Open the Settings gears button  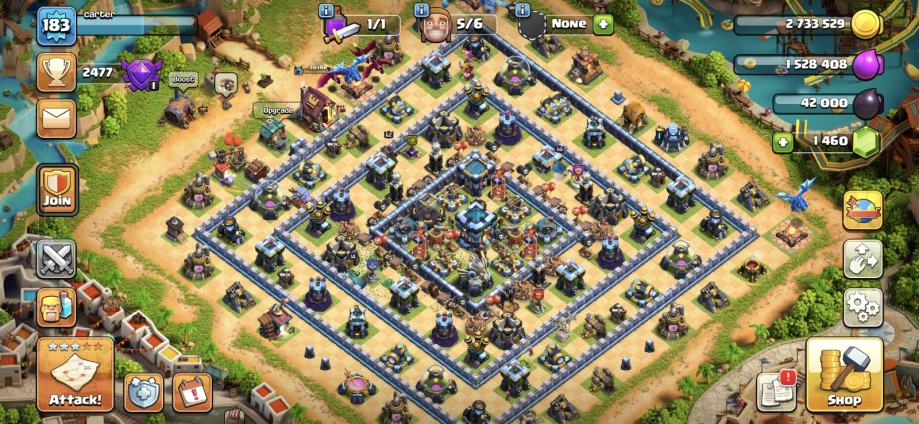coord(862,305)
